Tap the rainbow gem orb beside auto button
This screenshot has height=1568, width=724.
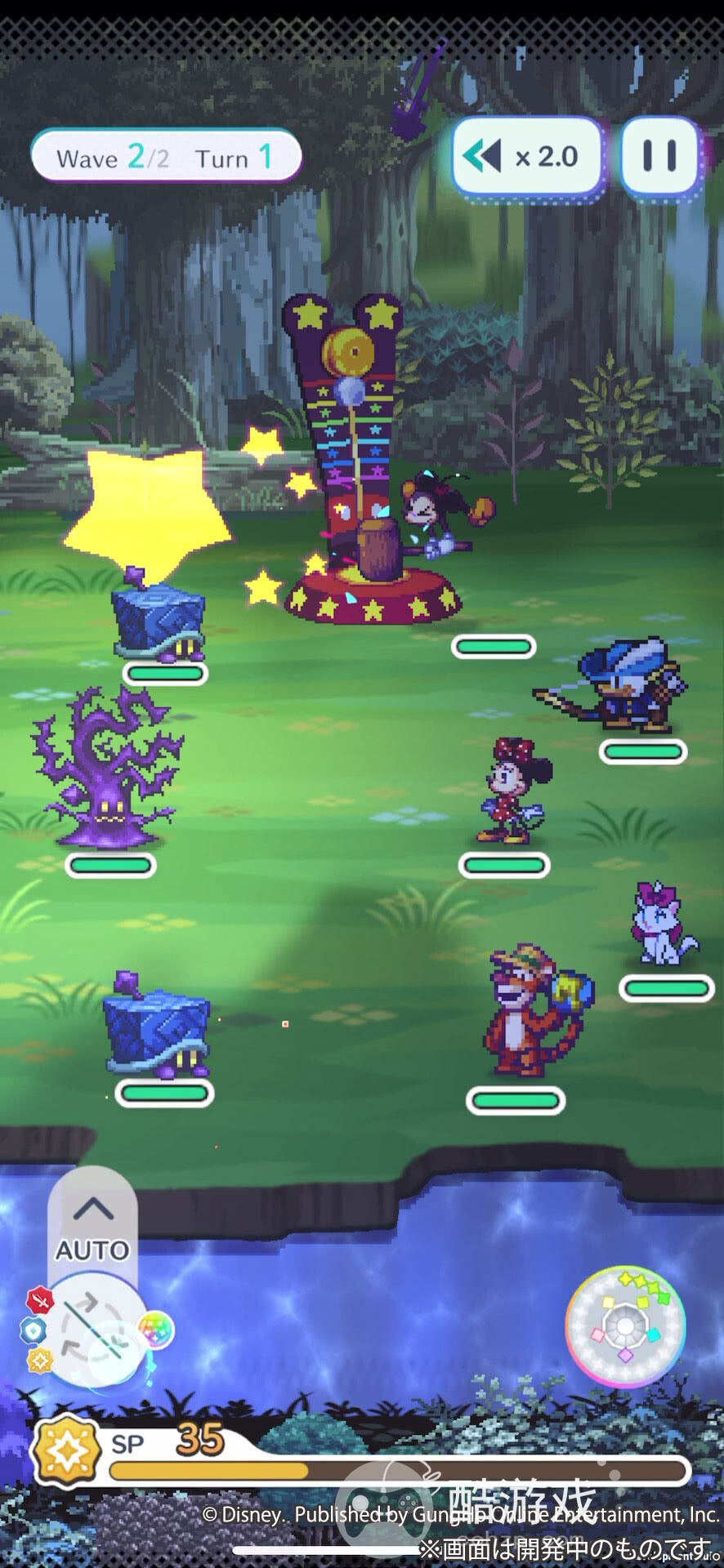pyautogui.click(x=155, y=1330)
